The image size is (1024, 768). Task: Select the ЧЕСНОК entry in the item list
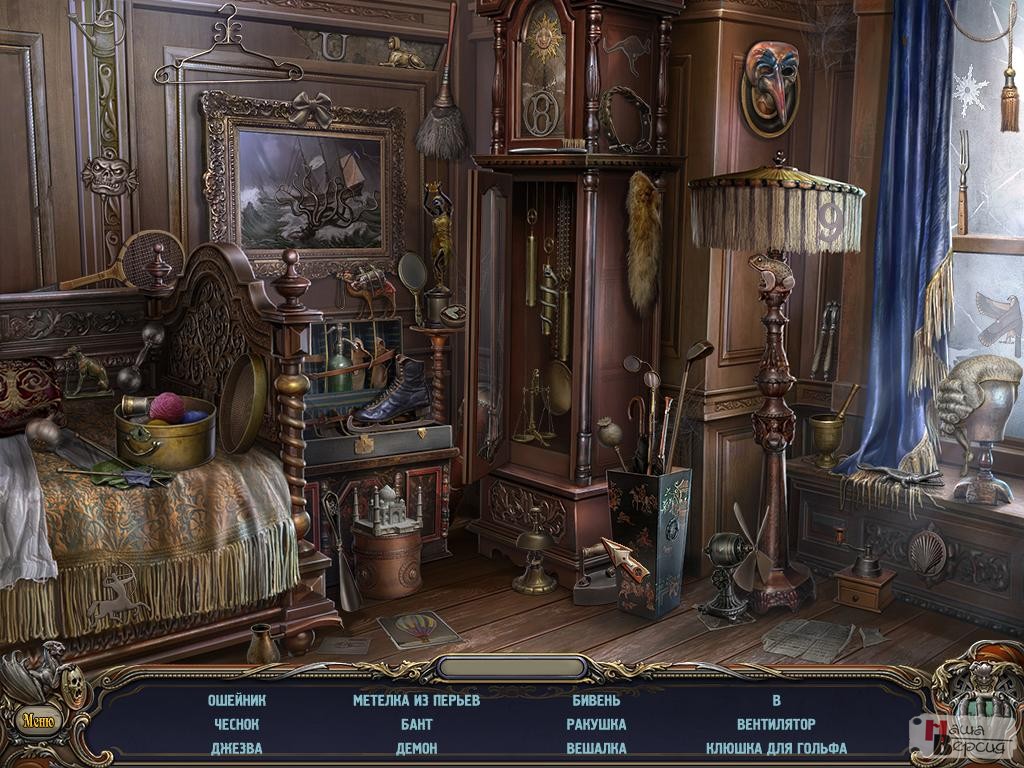237,724
